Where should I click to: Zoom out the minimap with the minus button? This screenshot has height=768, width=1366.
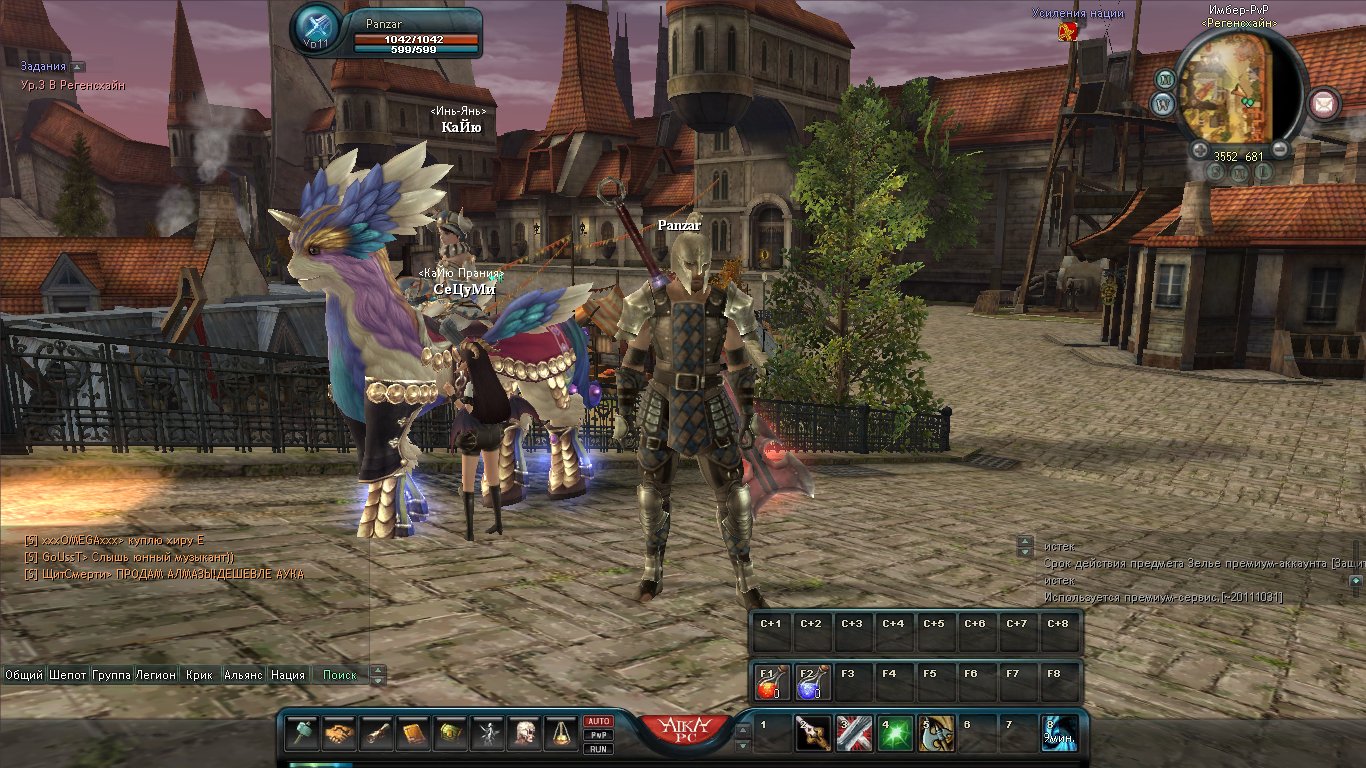tap(1279, 150)
